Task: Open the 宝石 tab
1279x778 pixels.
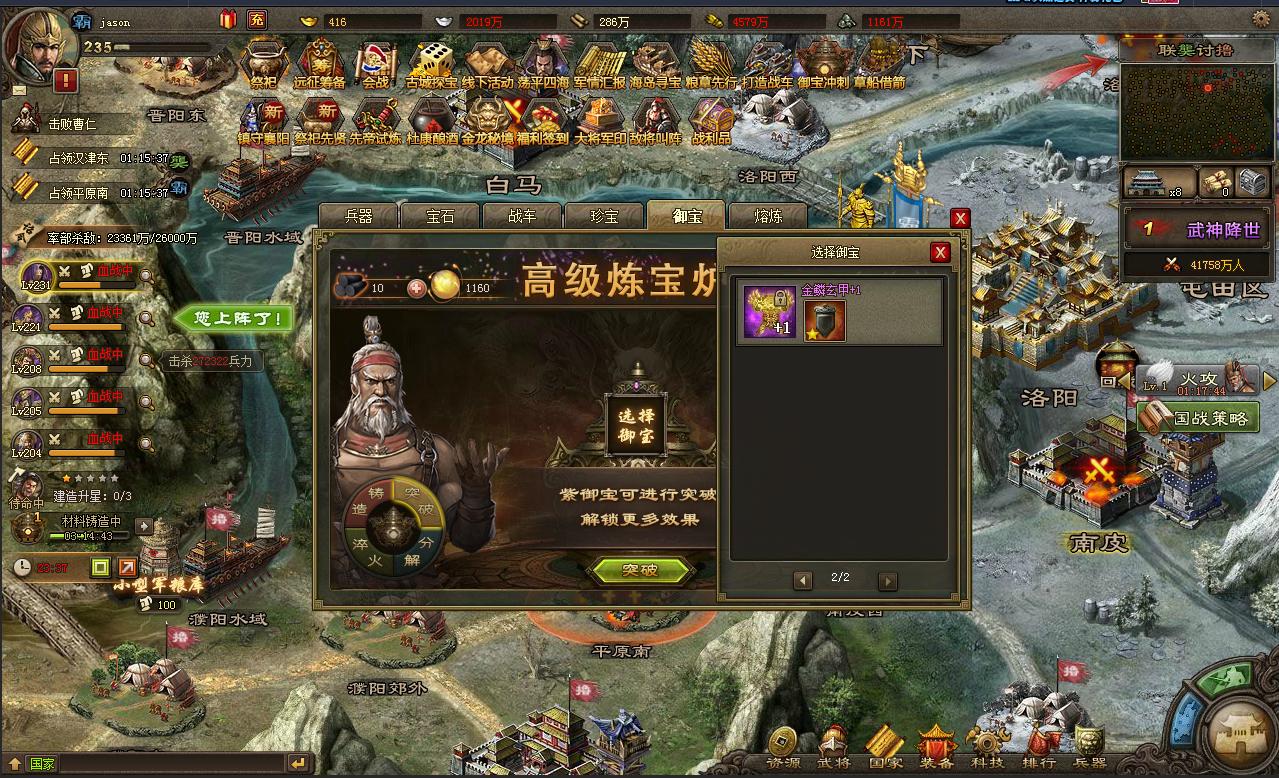Action: (x=440, y=216)
